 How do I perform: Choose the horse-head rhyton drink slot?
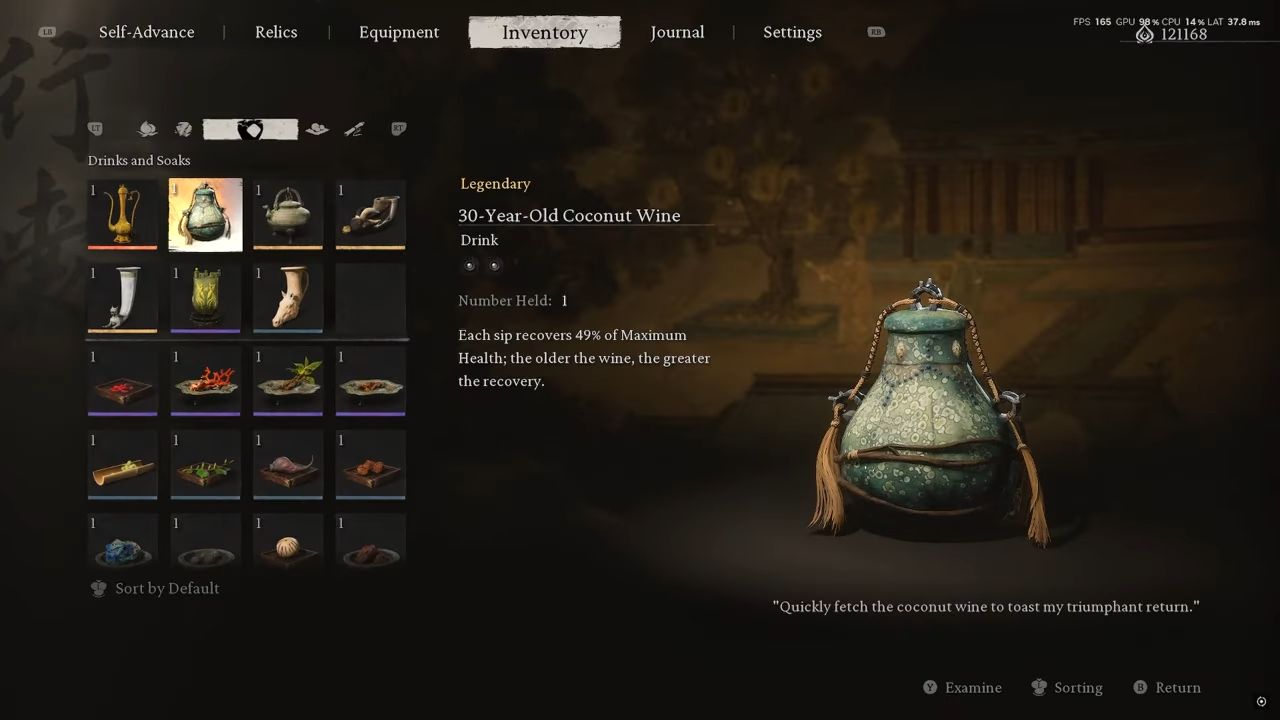(288, 298)
